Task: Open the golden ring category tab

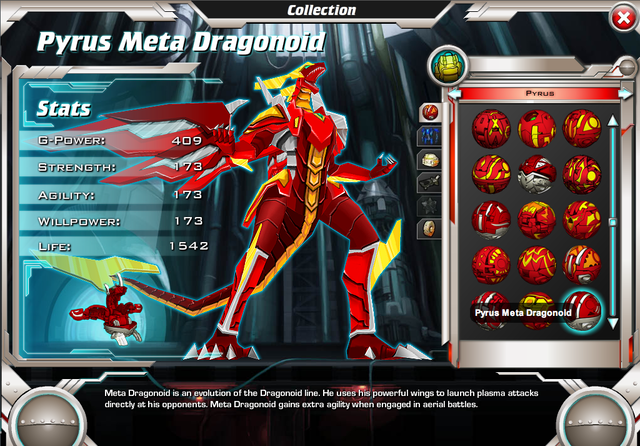Action: (431, 229)
